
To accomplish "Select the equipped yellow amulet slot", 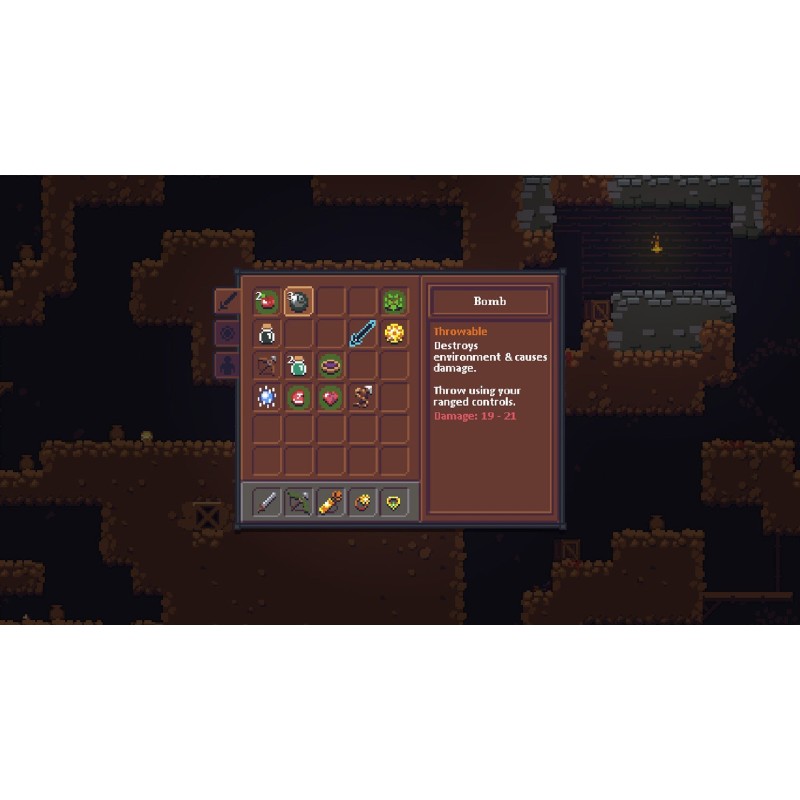I will pyautogui.click(x=394, y=502).
